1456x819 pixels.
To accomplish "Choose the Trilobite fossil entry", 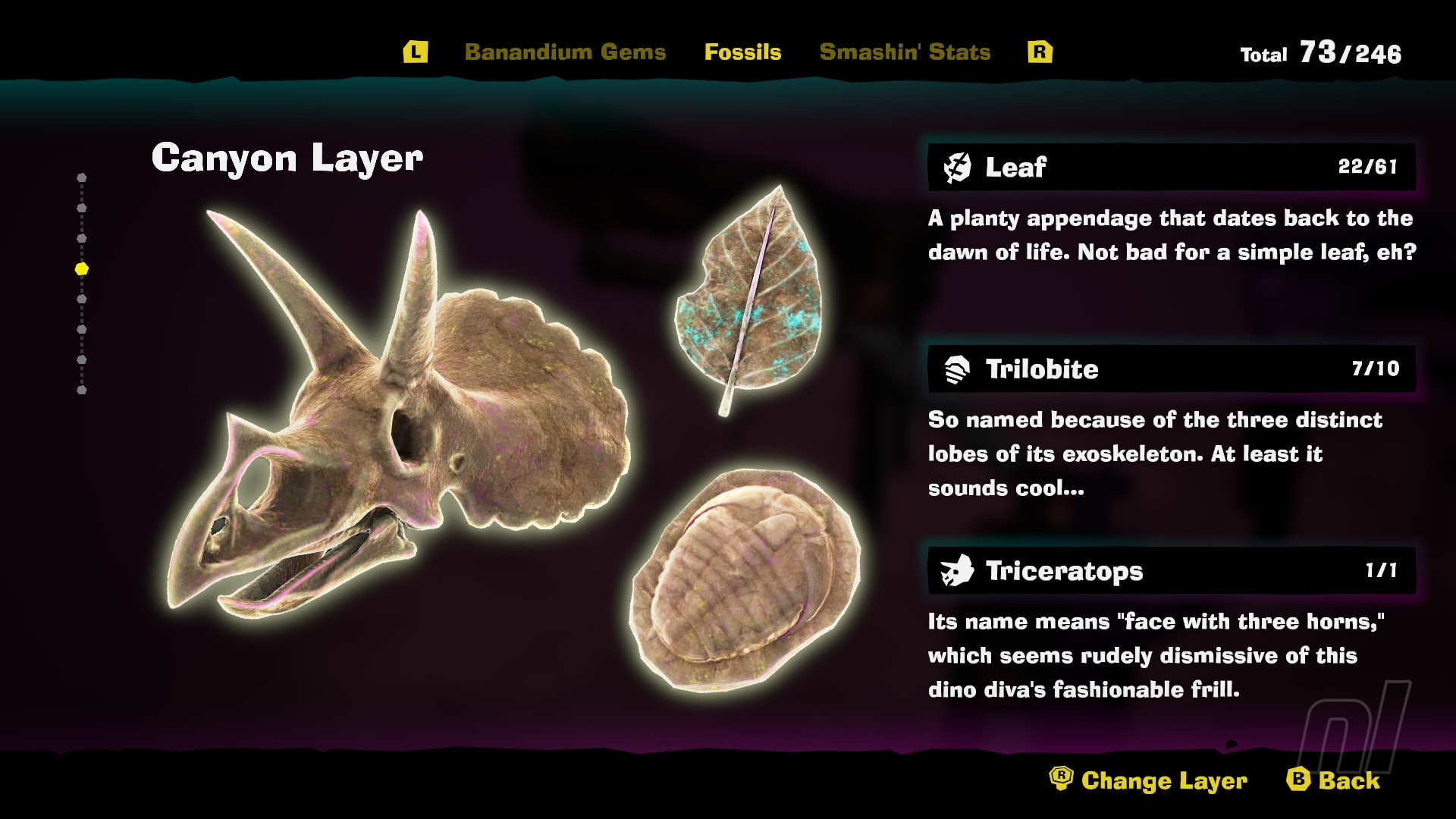I will click(1171, 369).
